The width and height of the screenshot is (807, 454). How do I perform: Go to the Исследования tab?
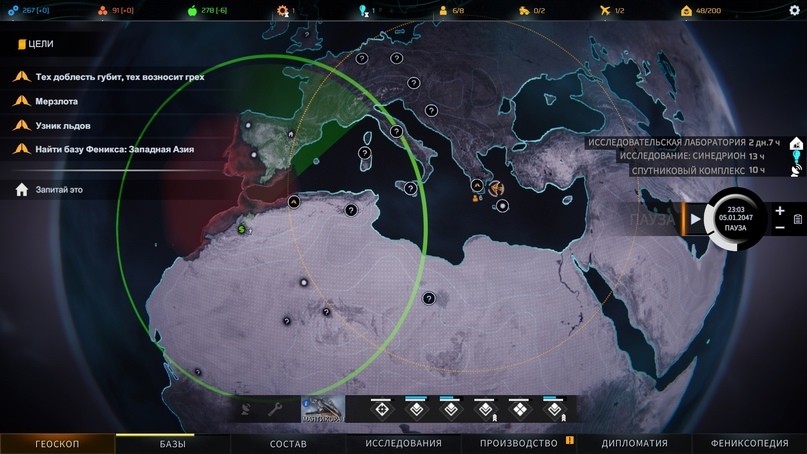403,443
